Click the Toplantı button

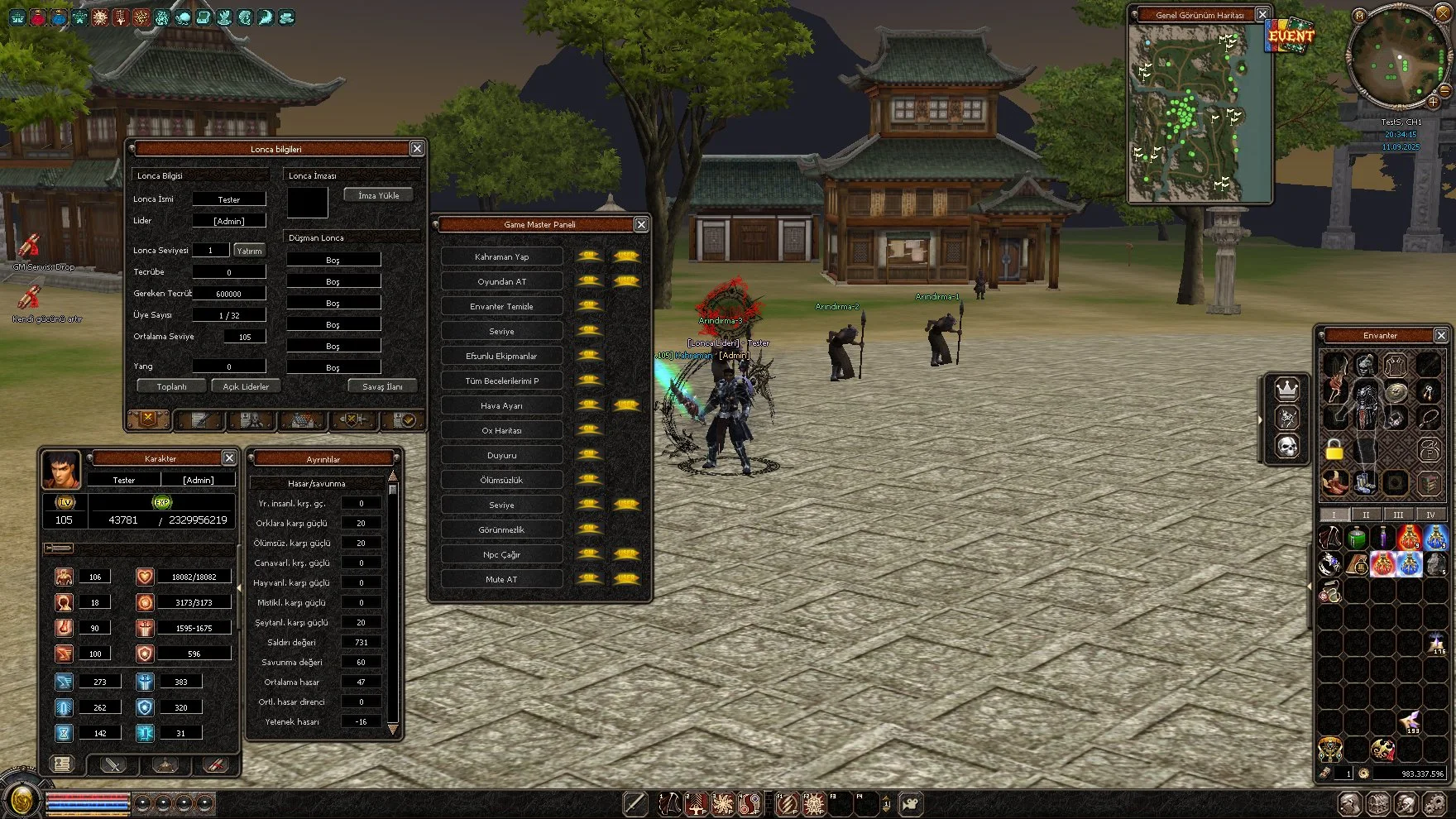(171, 386)
